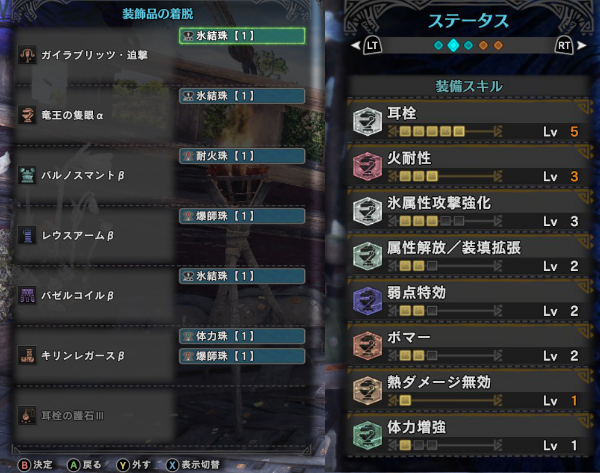Choose the 弱点特効 skill row
Image resolution: width=600 pixels, height=473 pixels.
(470, 300)
